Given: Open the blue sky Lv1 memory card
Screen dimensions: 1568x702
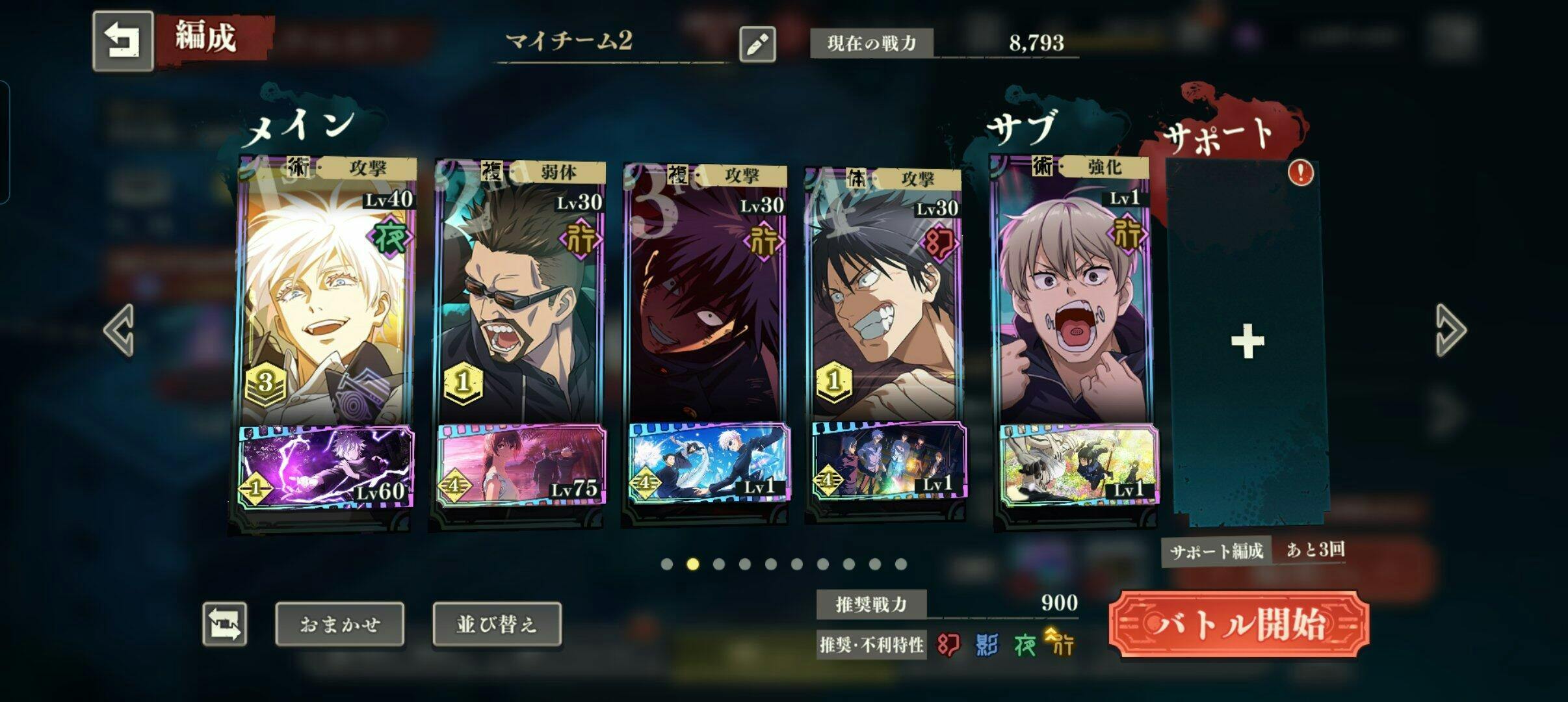Looking at the screenshot, I should [x=709, y=464].
